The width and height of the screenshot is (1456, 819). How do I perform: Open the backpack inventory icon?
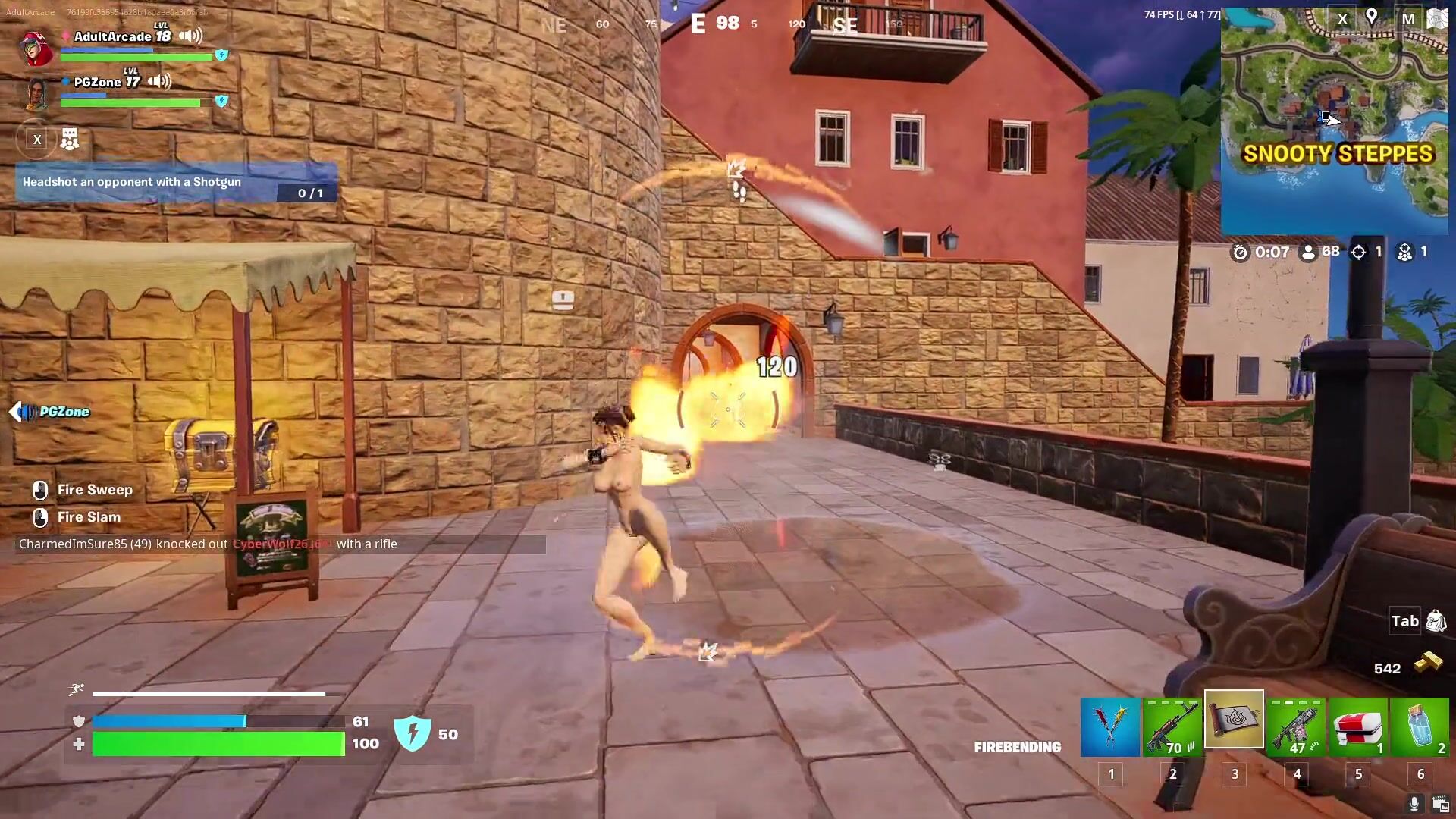coord(1436,621)
